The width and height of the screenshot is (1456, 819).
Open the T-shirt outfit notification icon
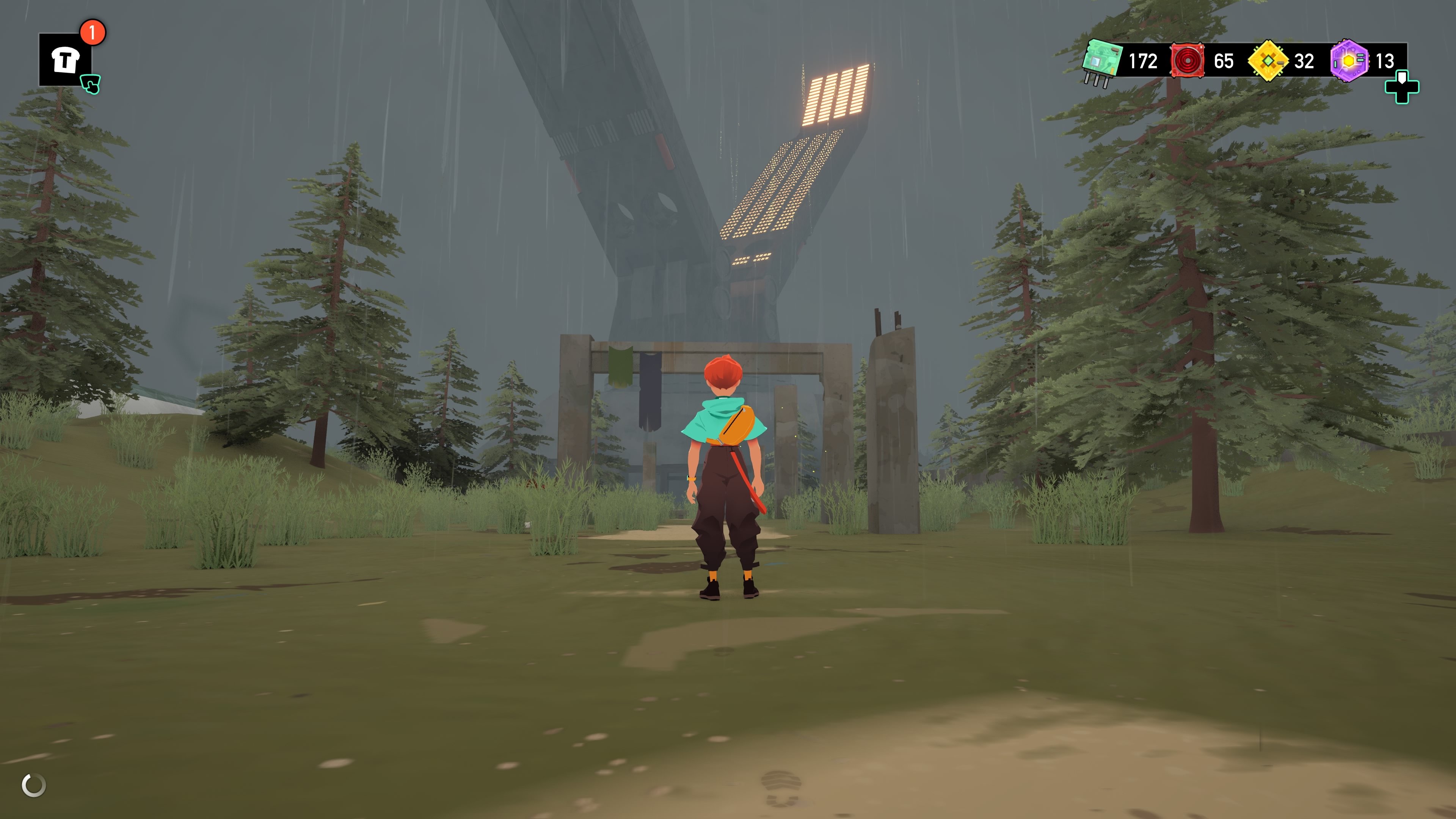tap(65, 60)
